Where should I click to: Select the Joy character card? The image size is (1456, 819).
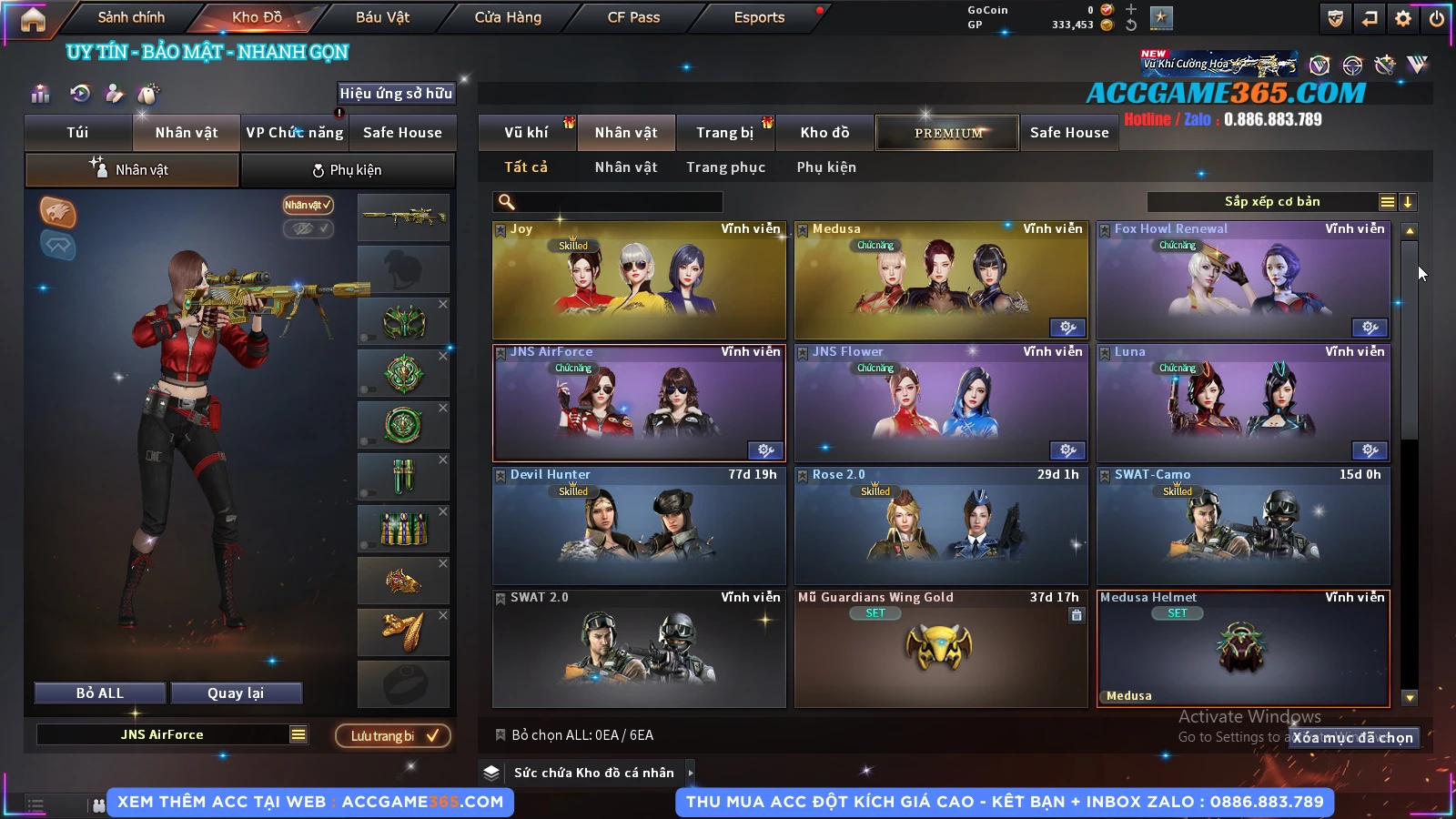(x=639, y=280)
